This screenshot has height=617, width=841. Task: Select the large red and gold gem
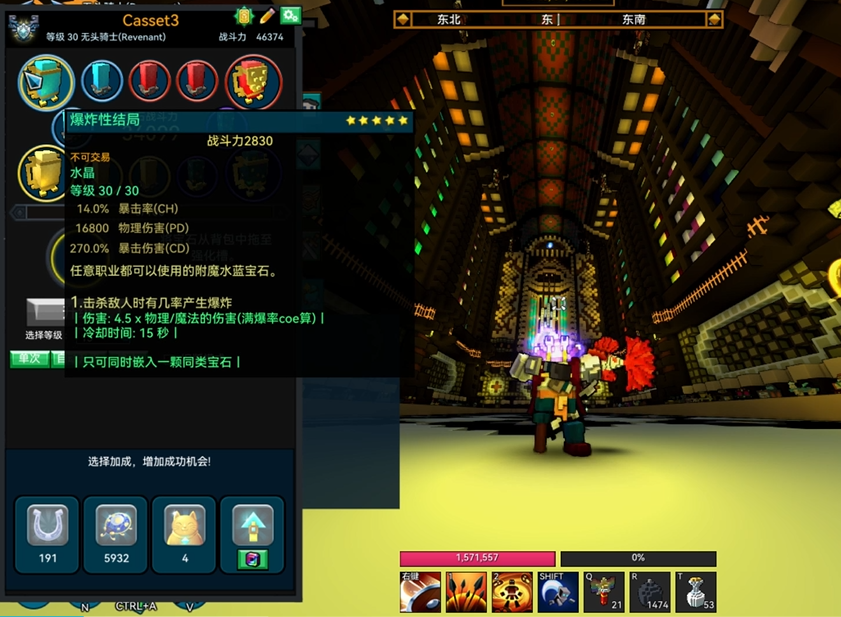(x=253, y=81)
